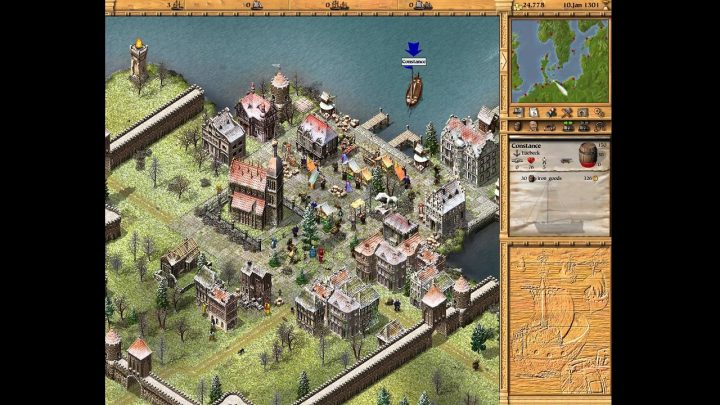Click the document letter icon
Image resolution: width=720 pixels, height=405 pixels.
(x=535, y=112)
